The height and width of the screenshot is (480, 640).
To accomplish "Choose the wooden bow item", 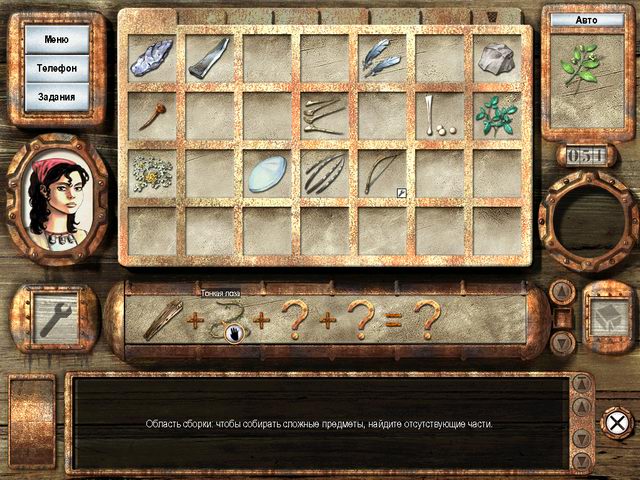I will coord(380,174).
